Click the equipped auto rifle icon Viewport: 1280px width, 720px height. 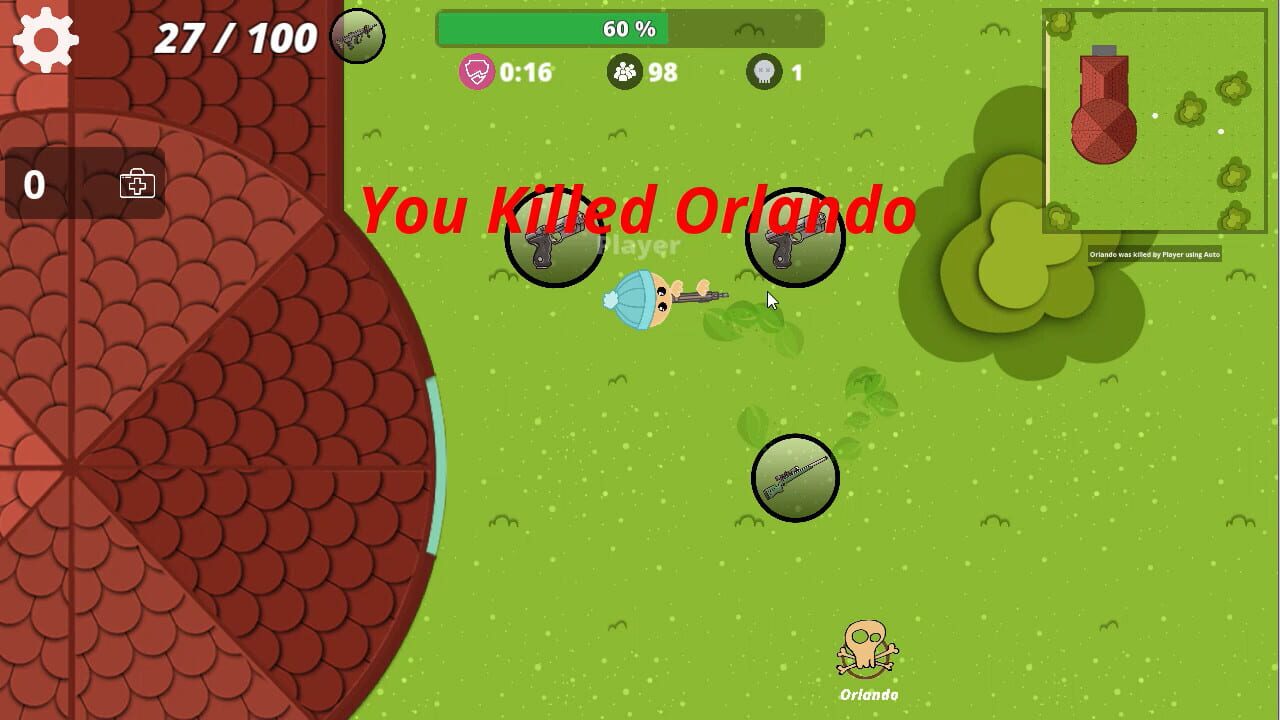pos(357,34)
